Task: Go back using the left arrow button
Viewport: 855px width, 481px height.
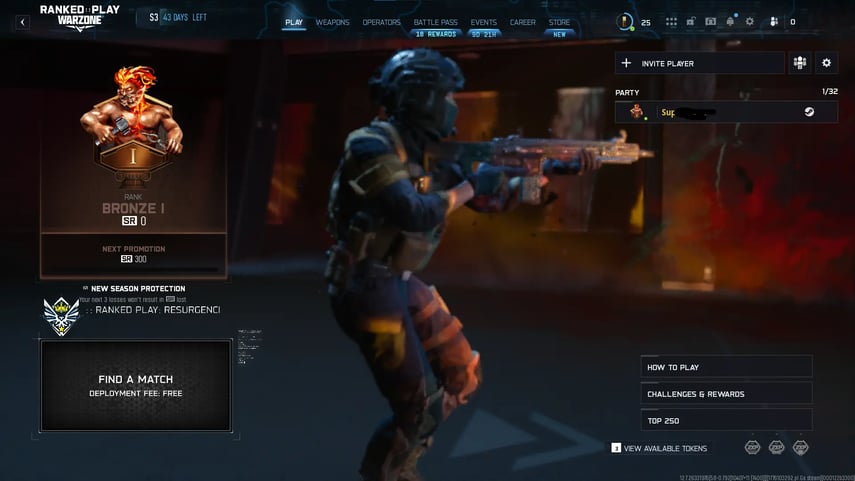Action: coord(22,22)
